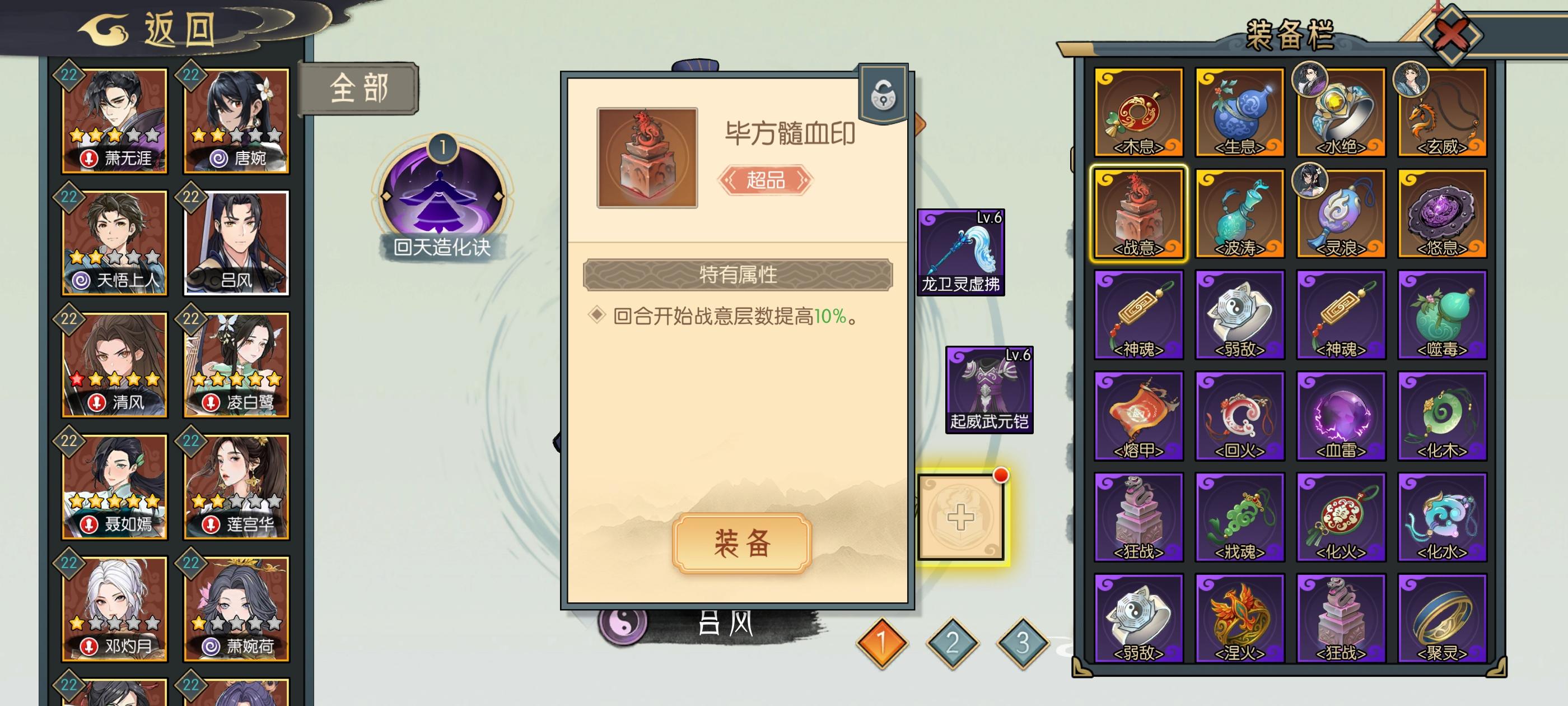Select the 战意 blood seal equipment icon

click(1140, 215)
